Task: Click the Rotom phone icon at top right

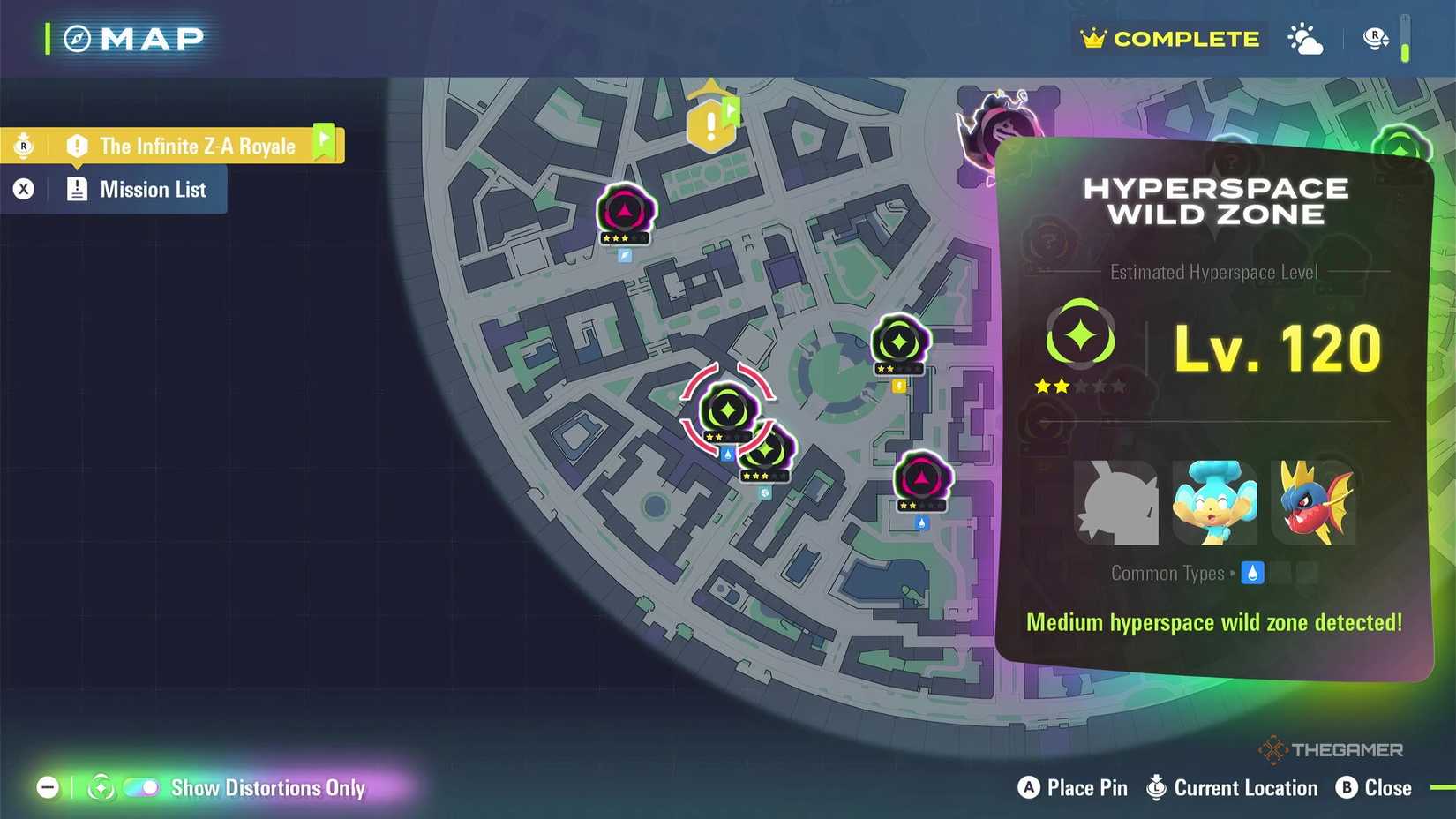Action: (1374, 38)
